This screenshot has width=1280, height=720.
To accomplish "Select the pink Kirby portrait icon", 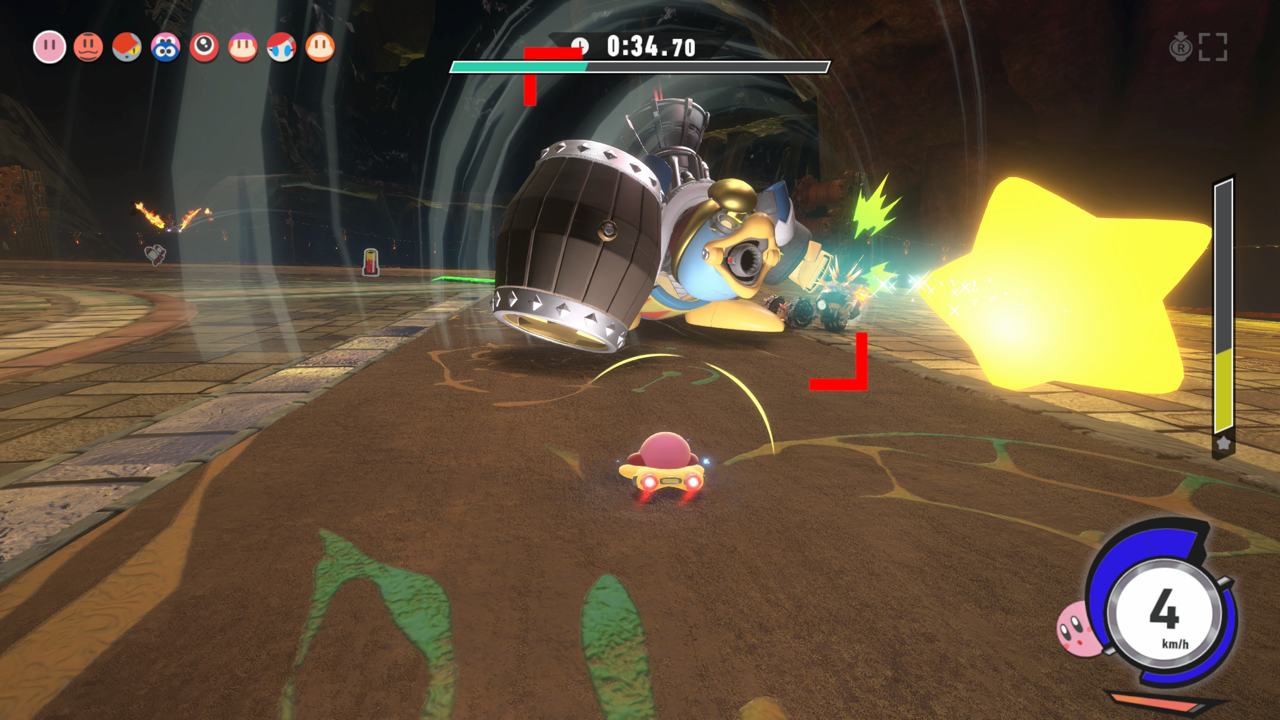I will (50, 45).
